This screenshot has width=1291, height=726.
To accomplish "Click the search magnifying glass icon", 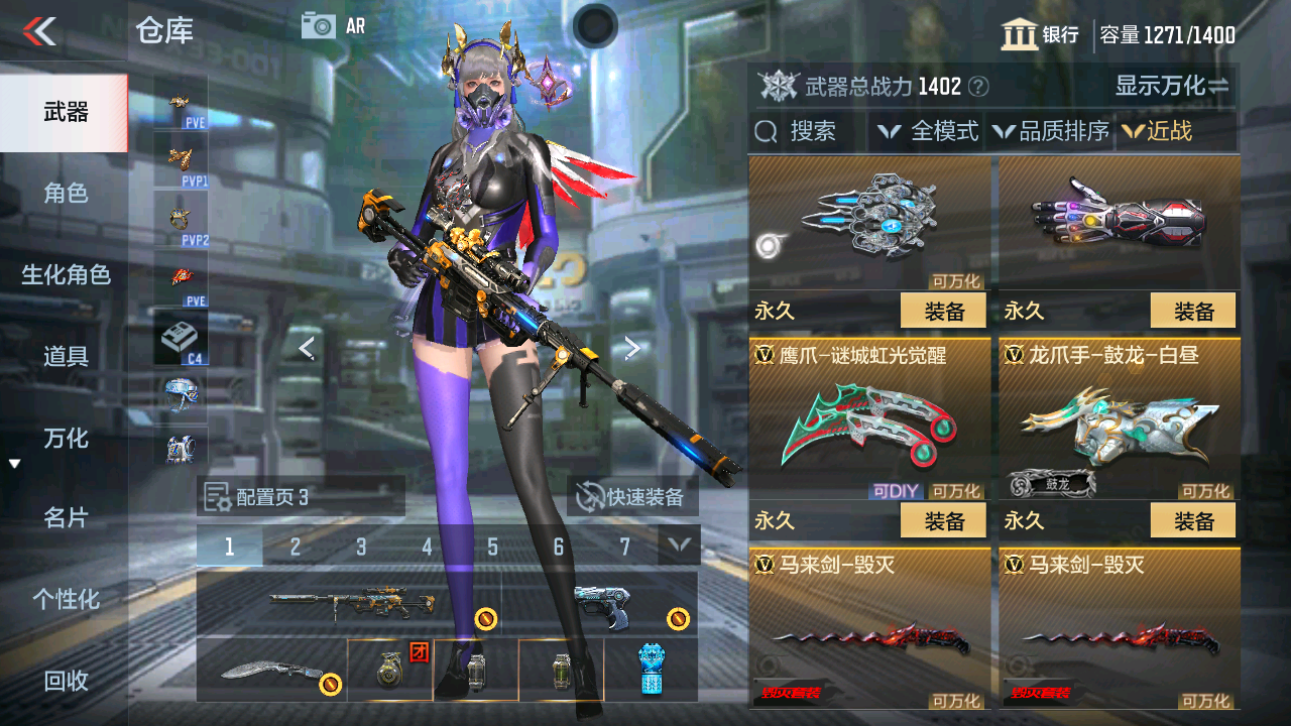I will pos(766,130).
